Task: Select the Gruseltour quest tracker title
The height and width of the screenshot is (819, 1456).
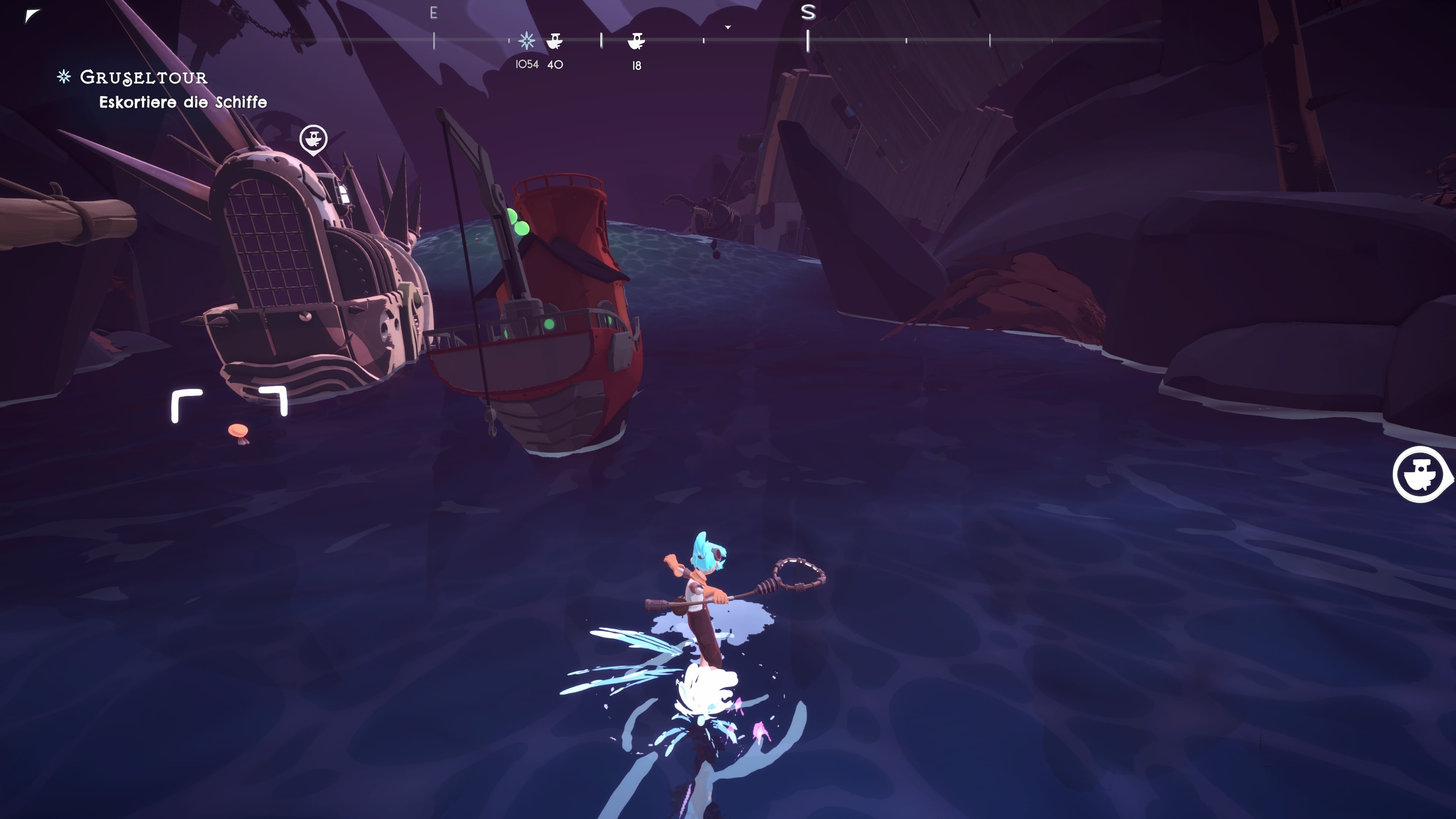Action: [x=143, y=77]
